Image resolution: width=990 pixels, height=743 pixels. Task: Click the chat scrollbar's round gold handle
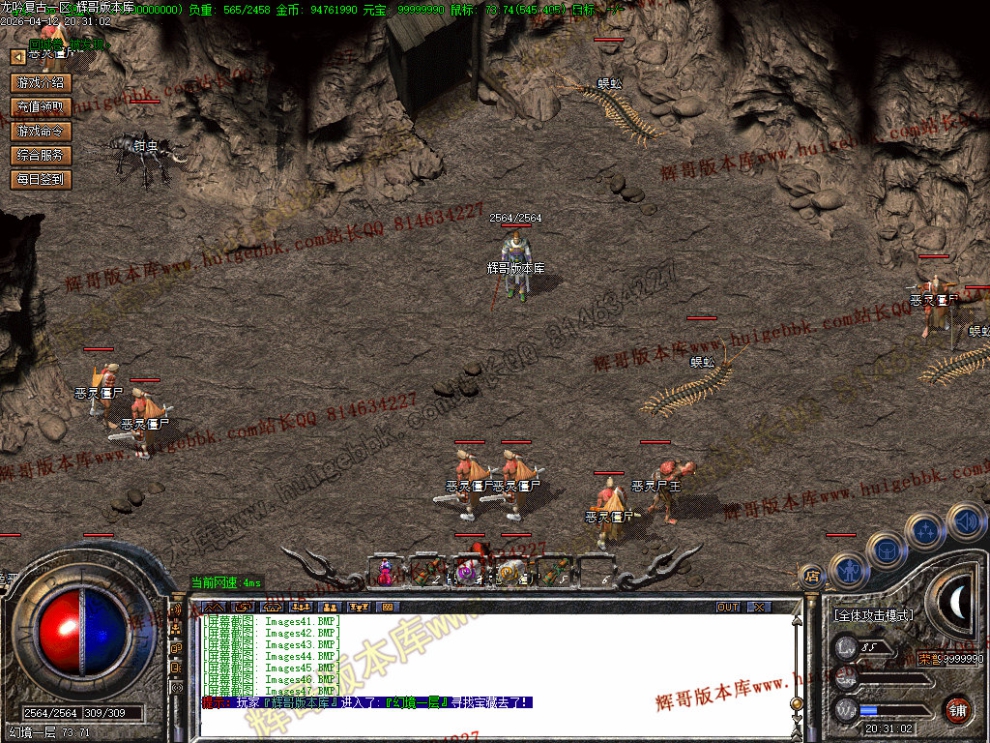[x=797, y=704]
